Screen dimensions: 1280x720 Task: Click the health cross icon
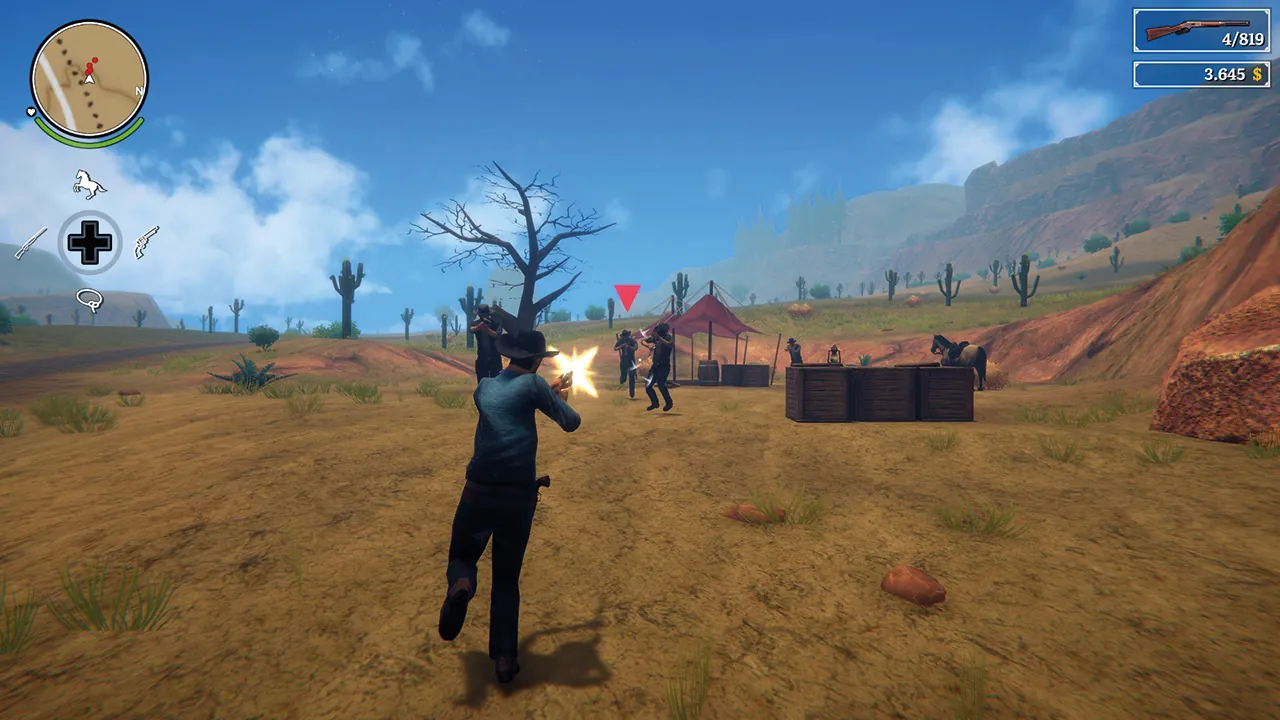coord(88,241)
